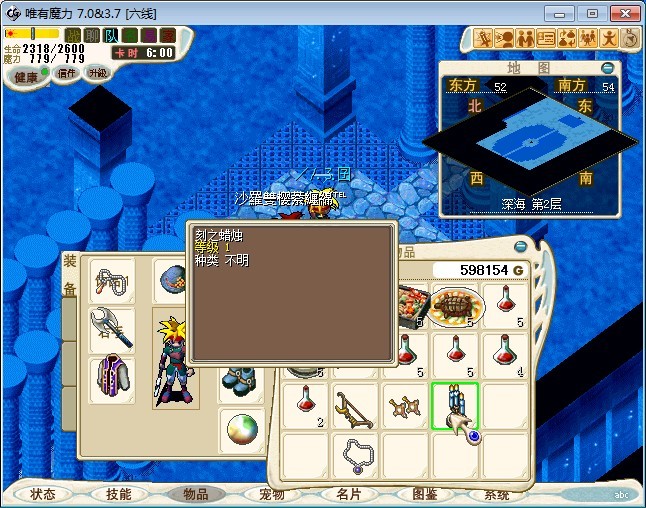Select the equipped purple vest armor
Screen dimensions: 646x508
tap(112, 379)
